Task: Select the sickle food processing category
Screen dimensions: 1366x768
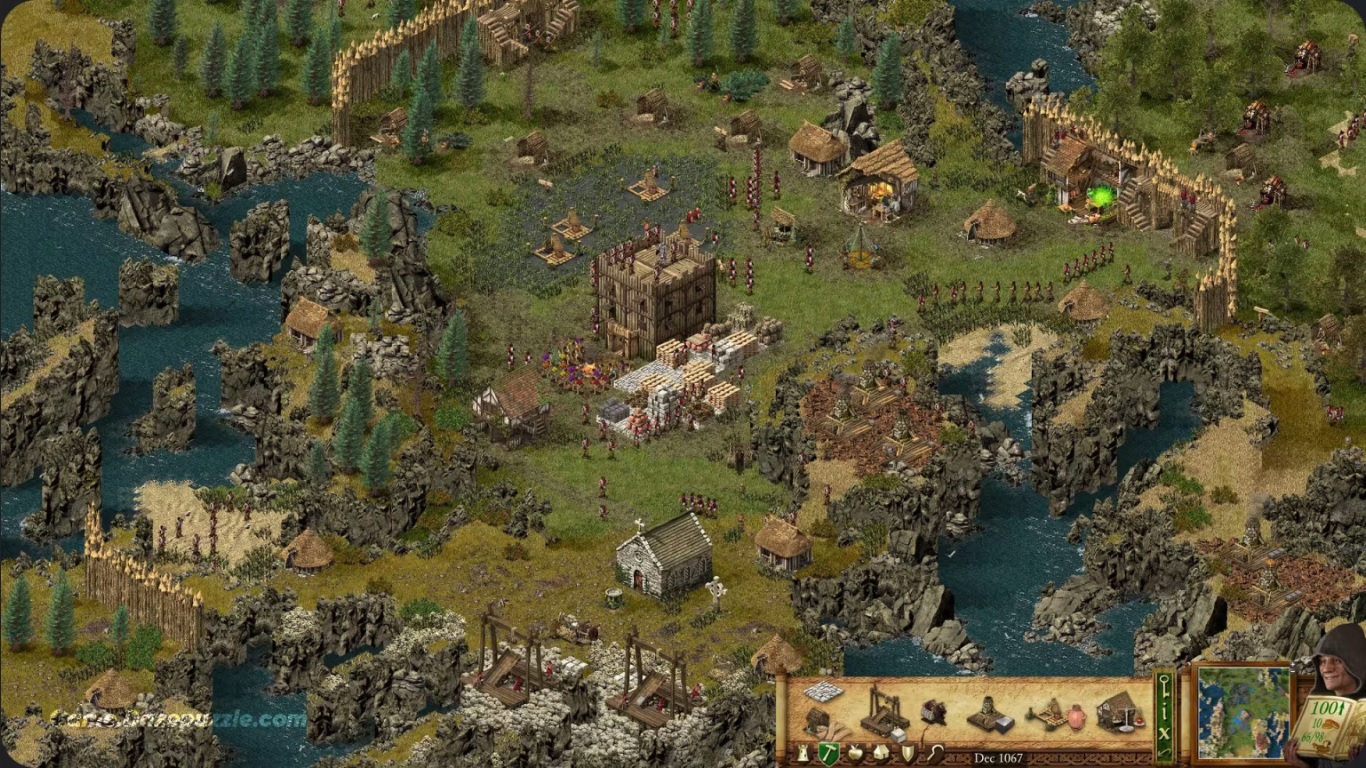Action: coord(934,753)
